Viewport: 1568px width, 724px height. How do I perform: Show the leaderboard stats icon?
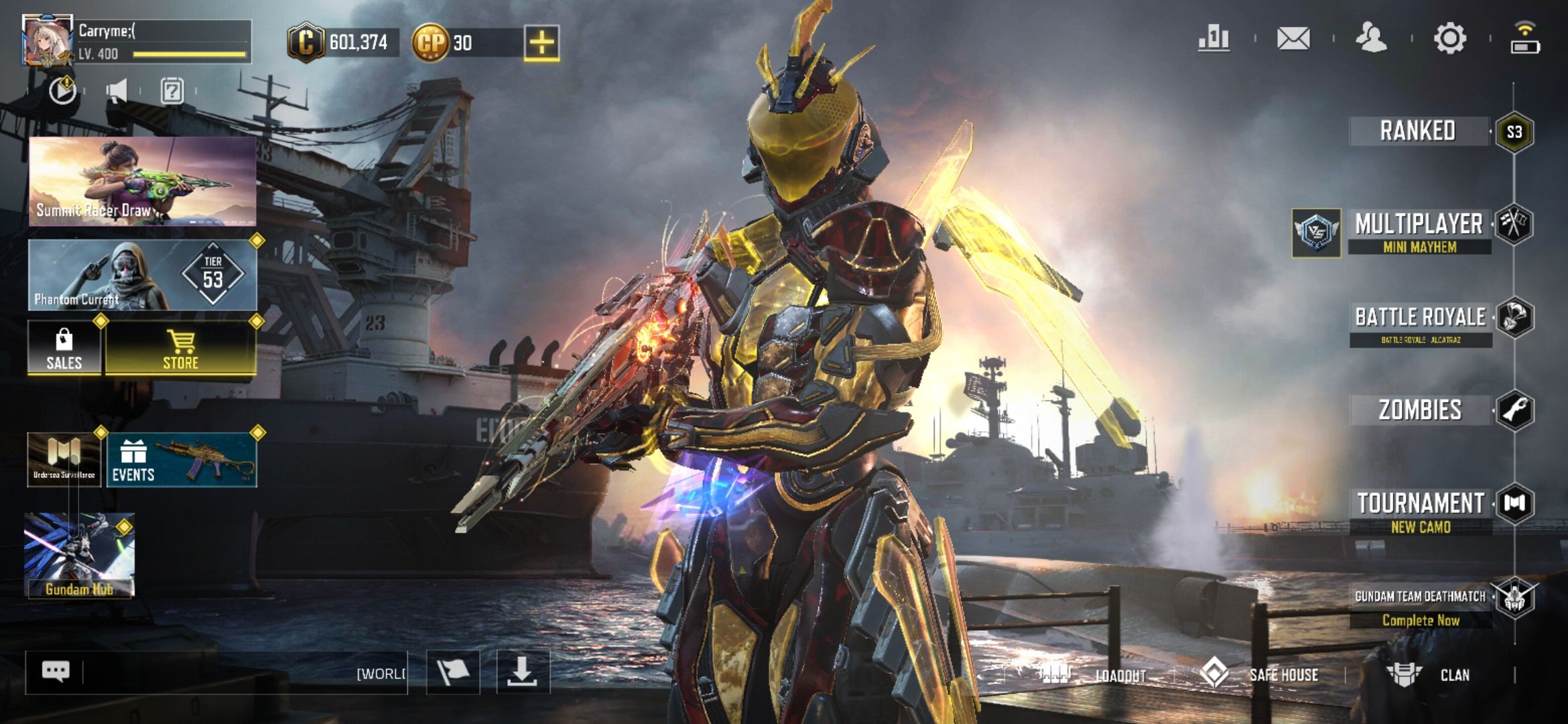[x=1214, y=39]
